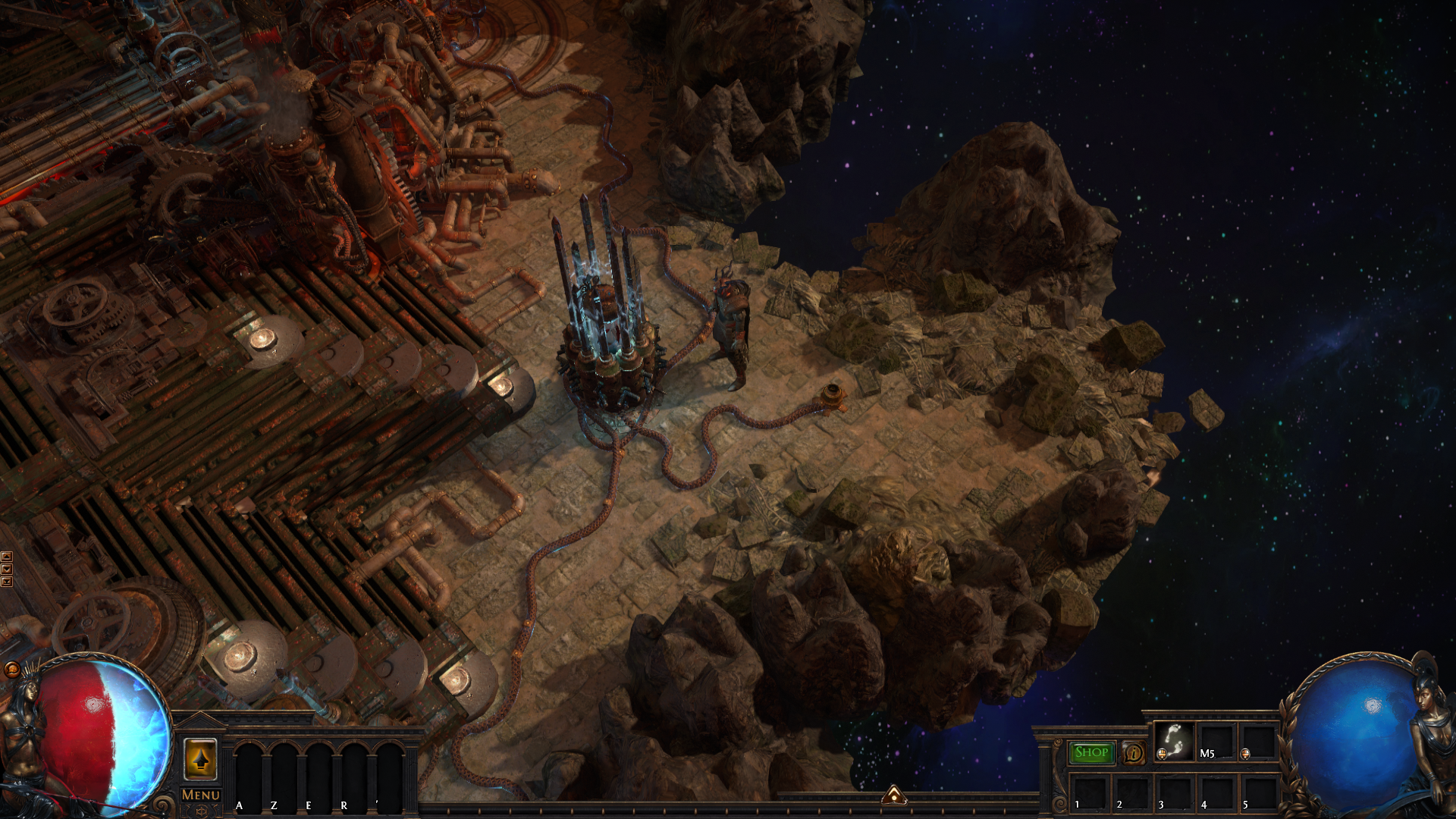1456x819 pixels.
Task: Select the footprints move skill slot
Action: pyautogui.click(x=1174, y=740)
